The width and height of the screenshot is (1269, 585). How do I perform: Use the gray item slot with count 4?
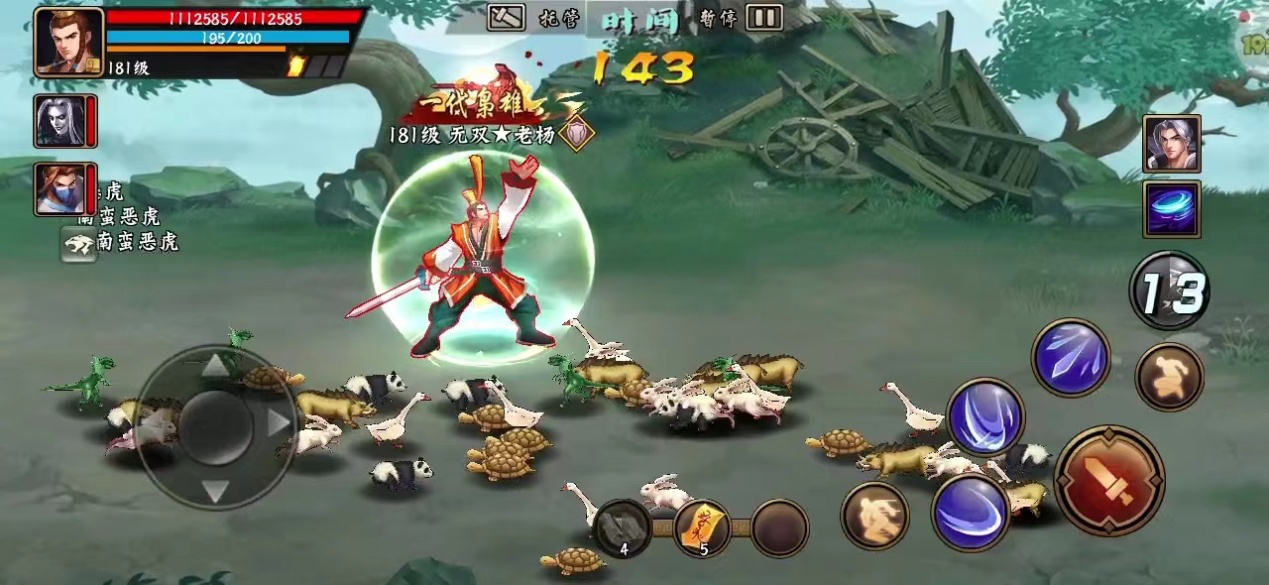point(622,526)
